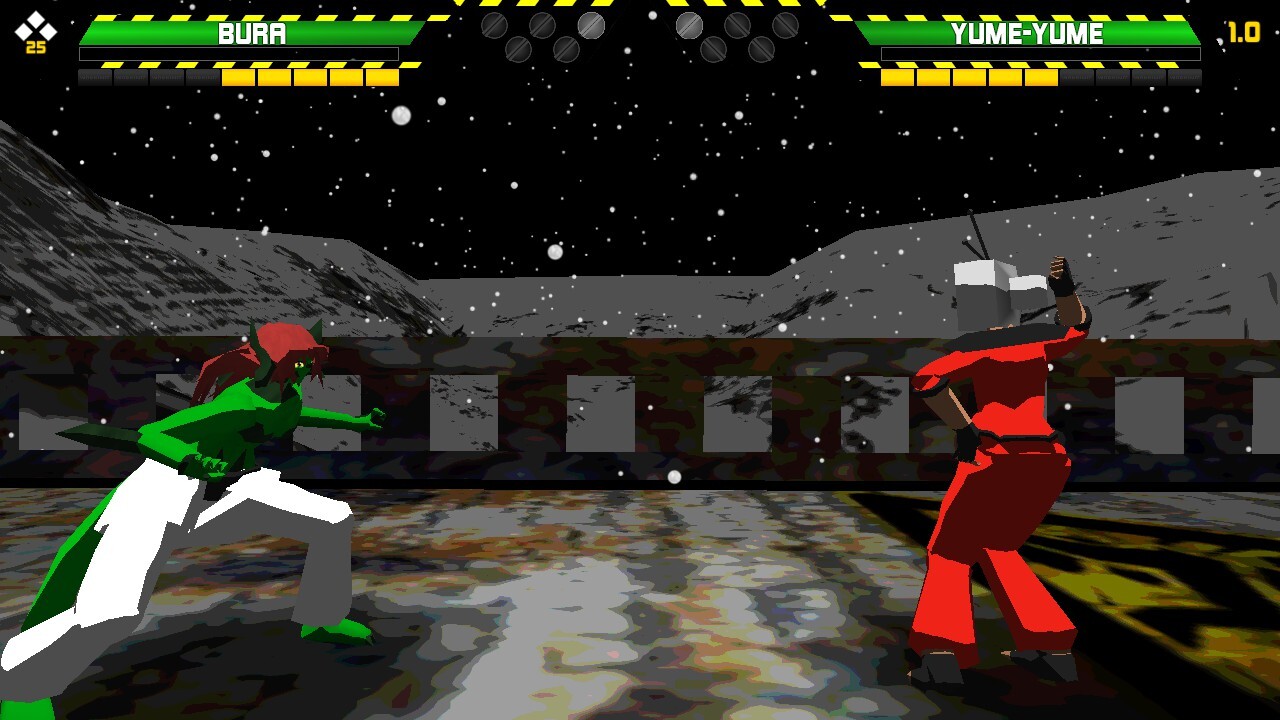Click Yume-Yume's topmost round coin
The width and height of the screenshot is (1280, 720).
point(737,25)
